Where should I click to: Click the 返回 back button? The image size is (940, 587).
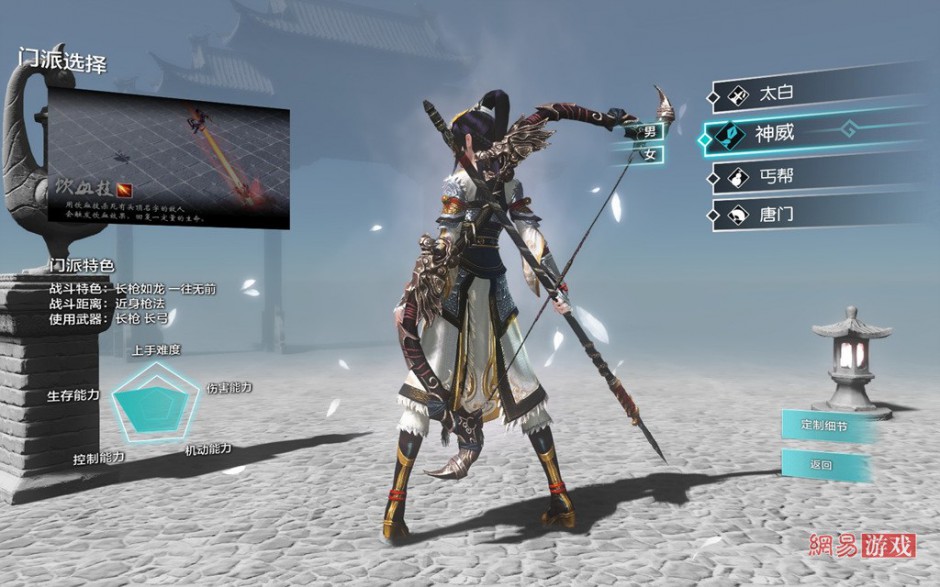[822, 465]
